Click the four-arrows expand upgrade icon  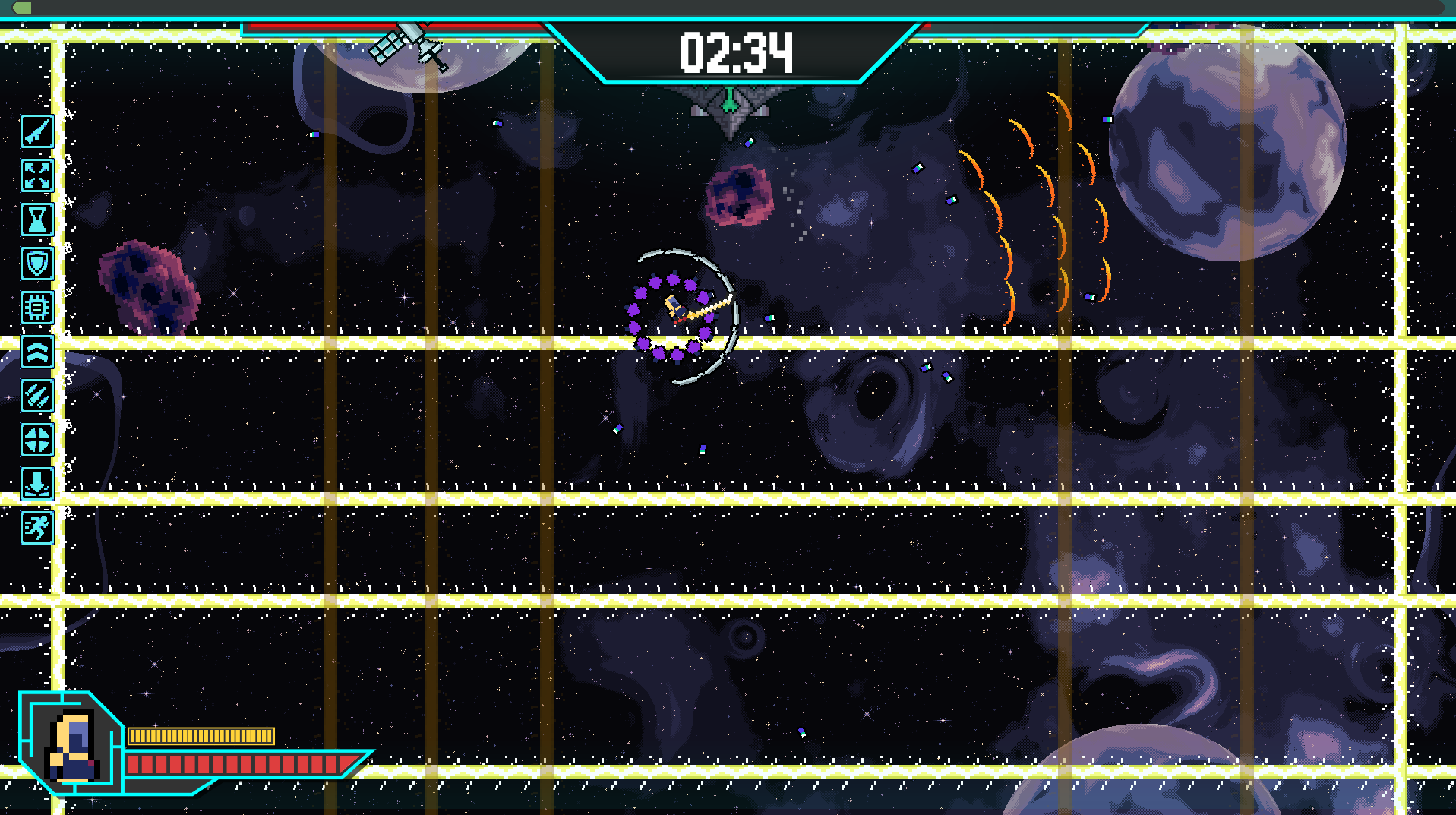point(36,175)
